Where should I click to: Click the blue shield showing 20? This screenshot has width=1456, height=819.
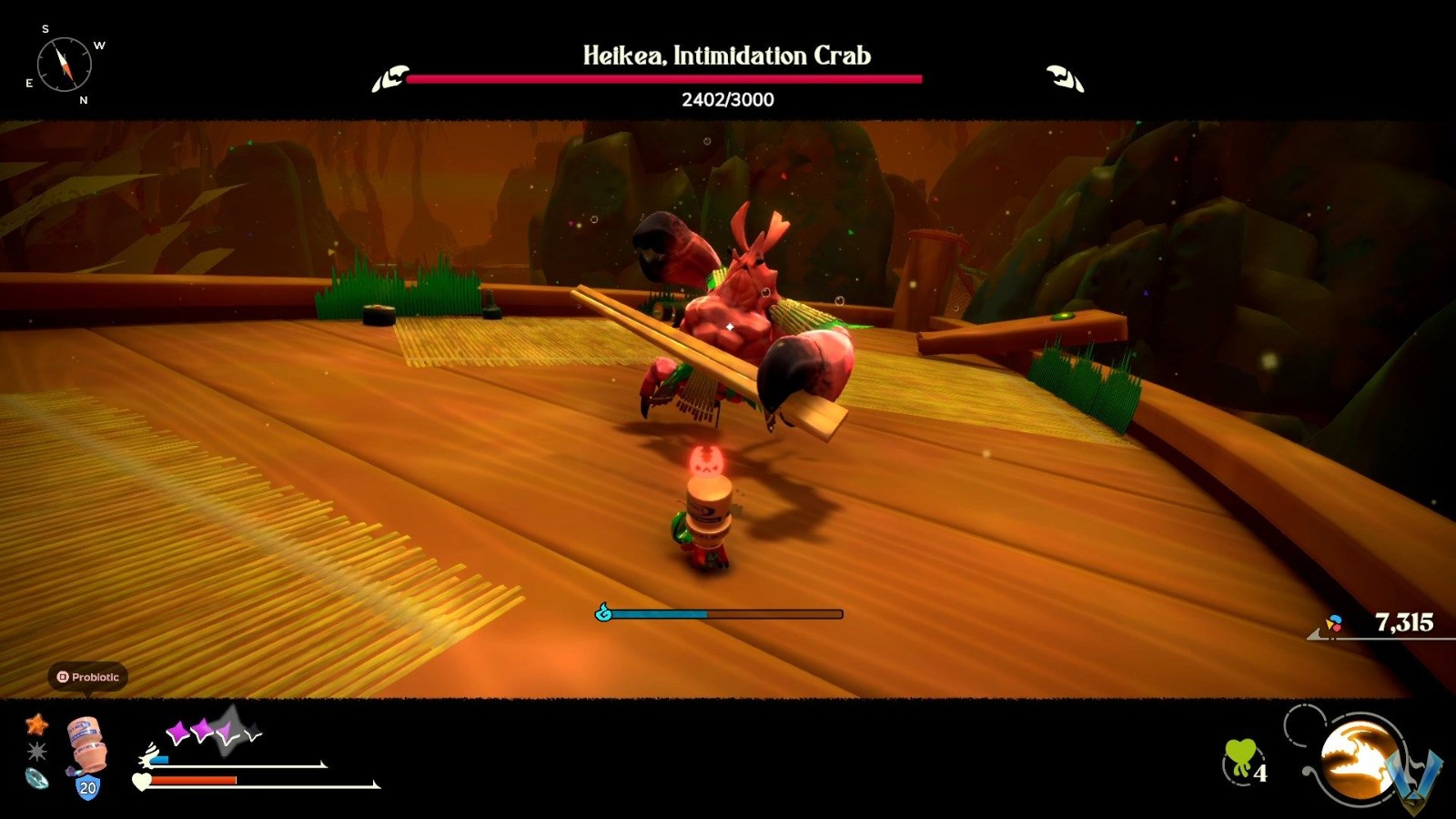pyautogui.click(x=87, y=786)
